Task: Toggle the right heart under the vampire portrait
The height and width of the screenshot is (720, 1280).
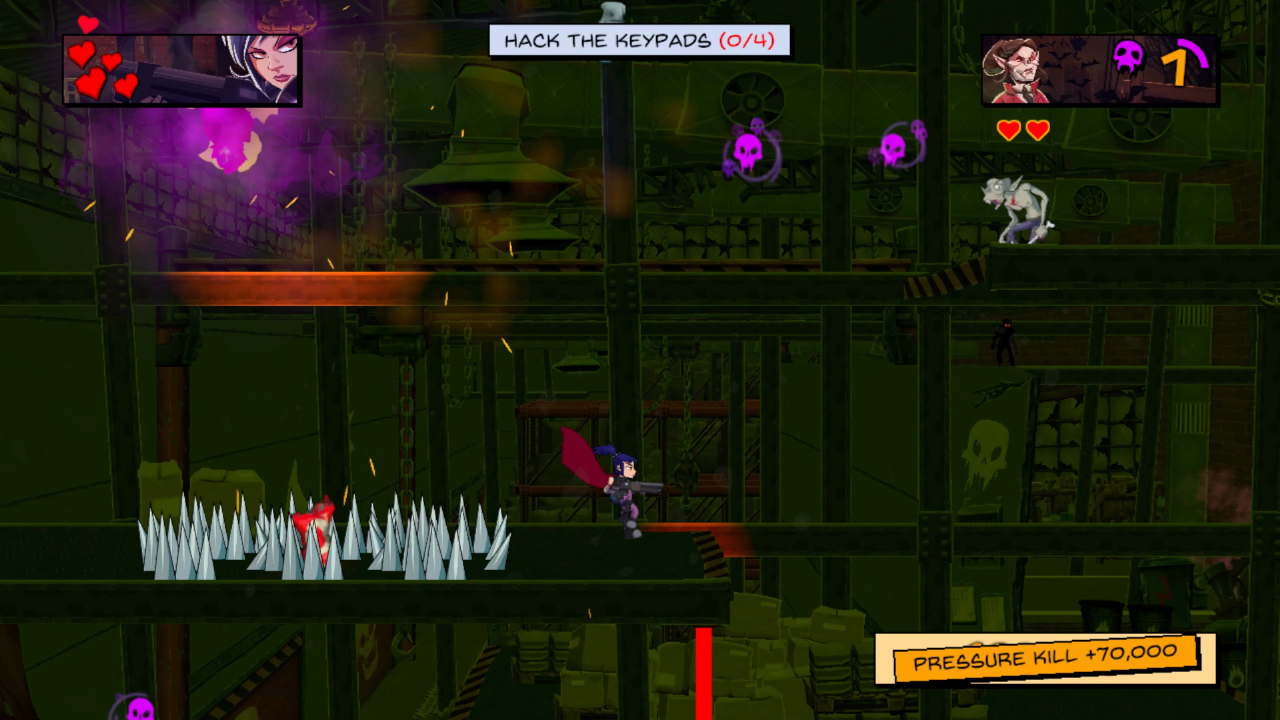Action: click(x=1037, y=128)
